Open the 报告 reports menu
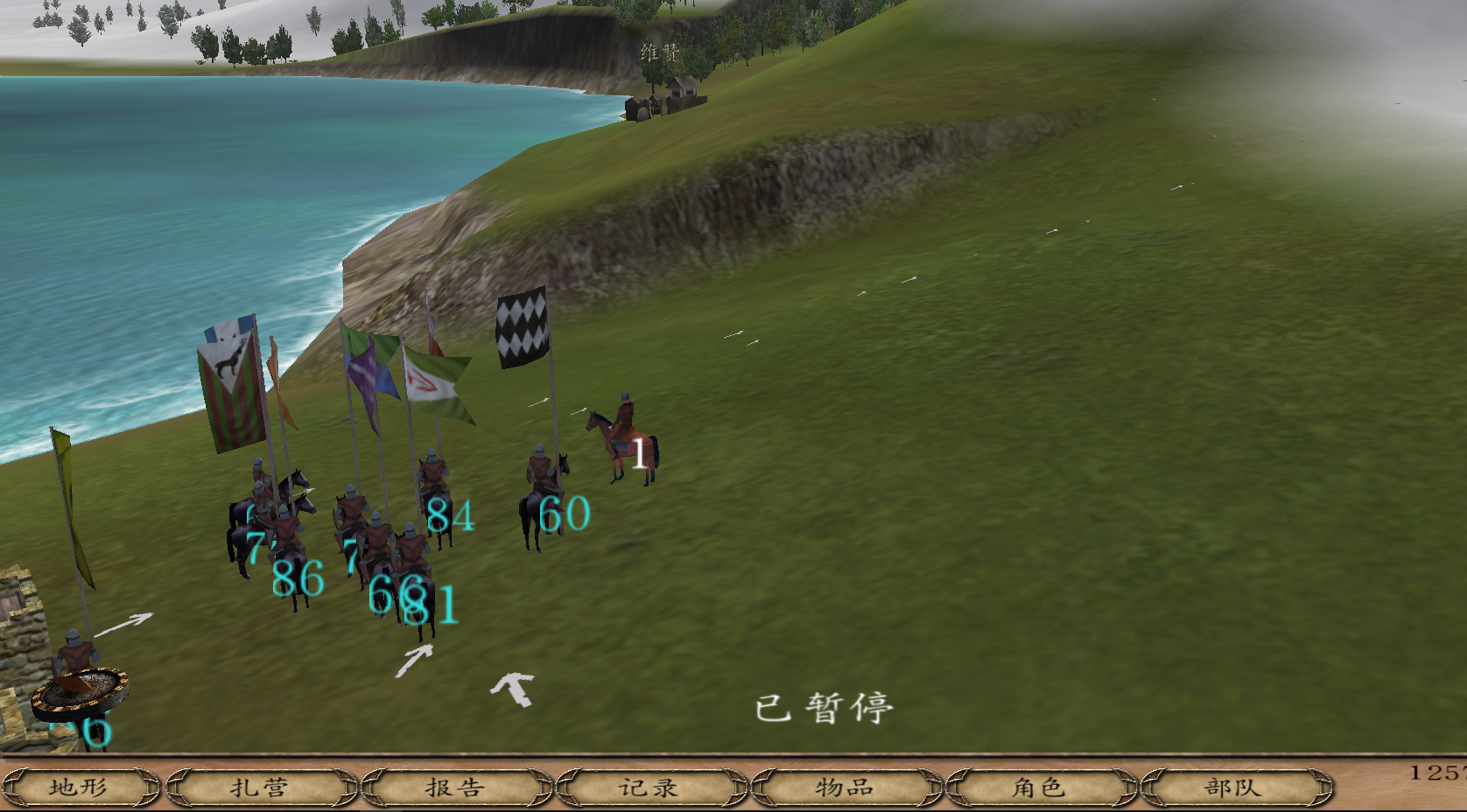 click(x=456, y=787)
